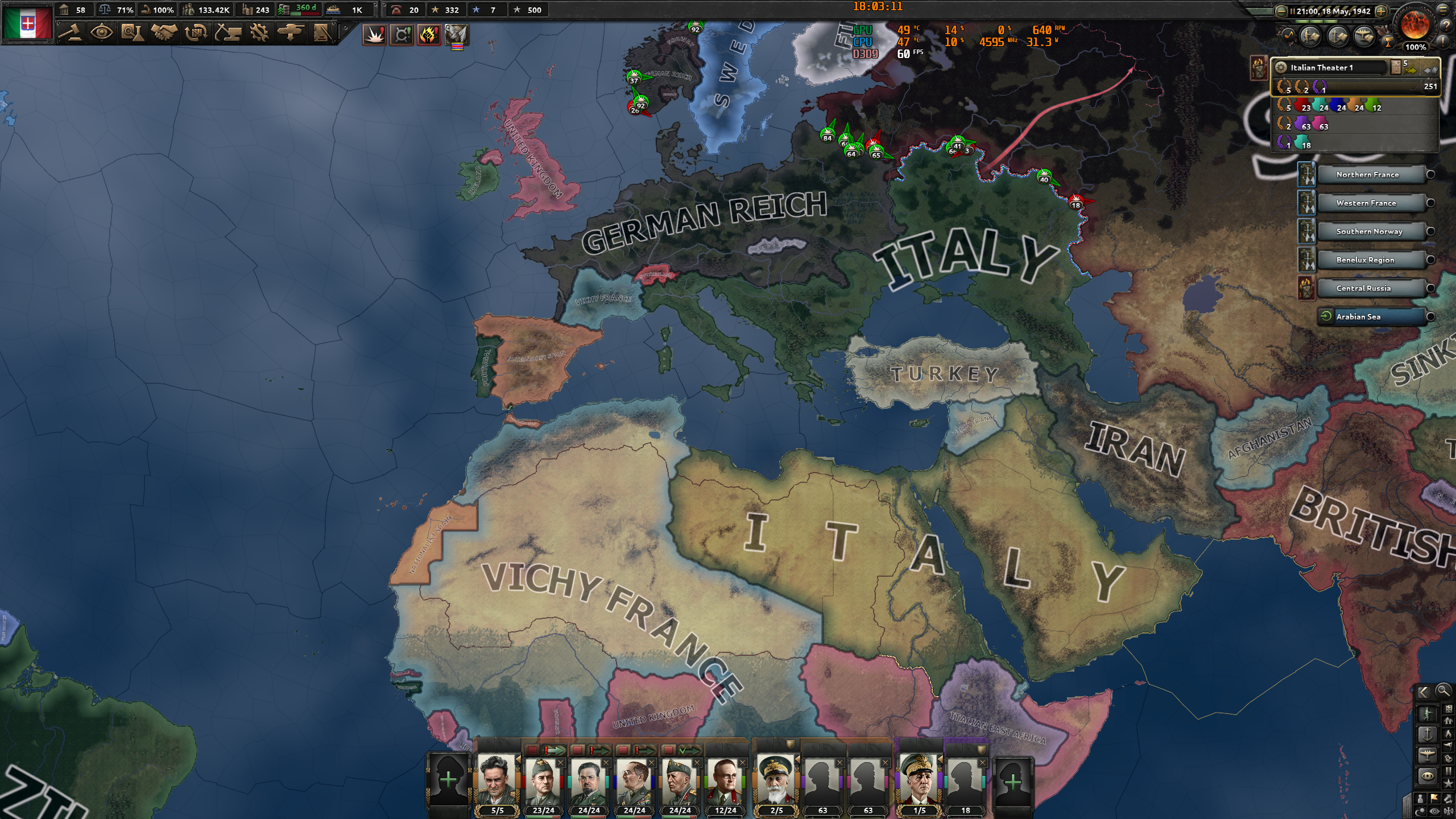Image resolution: width=1456 pixels, height=819 pixels.
Task: Open the resistance alert with the fist icon
Action: click(x=430, y=35)
